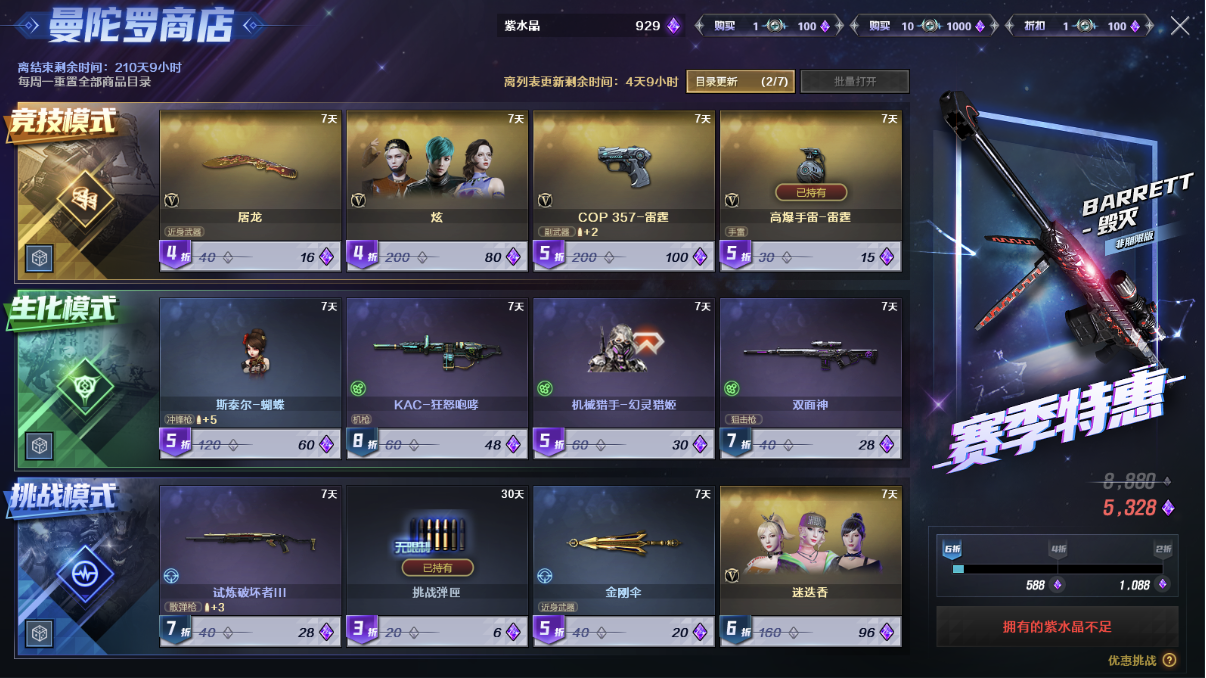Click the 批量打开 button
This screenshot has width=1206, height=678.
(854, 81)
